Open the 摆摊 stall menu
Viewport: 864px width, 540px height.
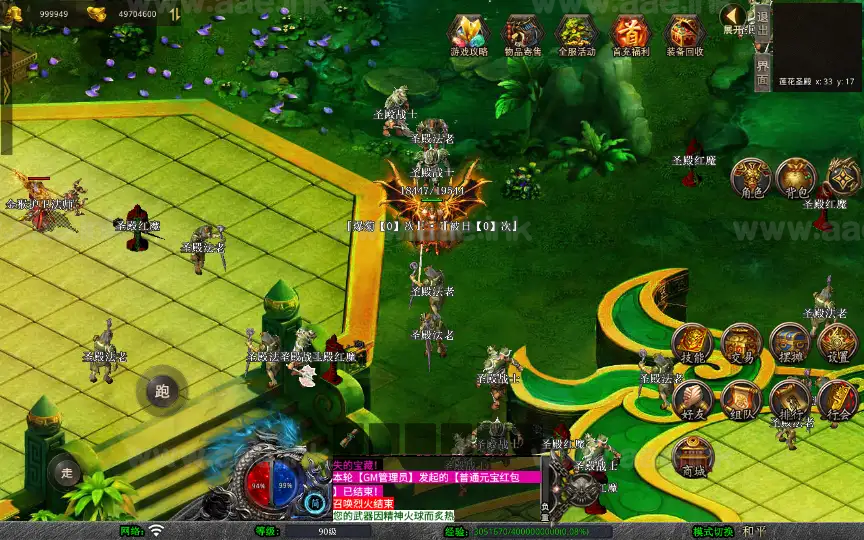coord(789,343)
